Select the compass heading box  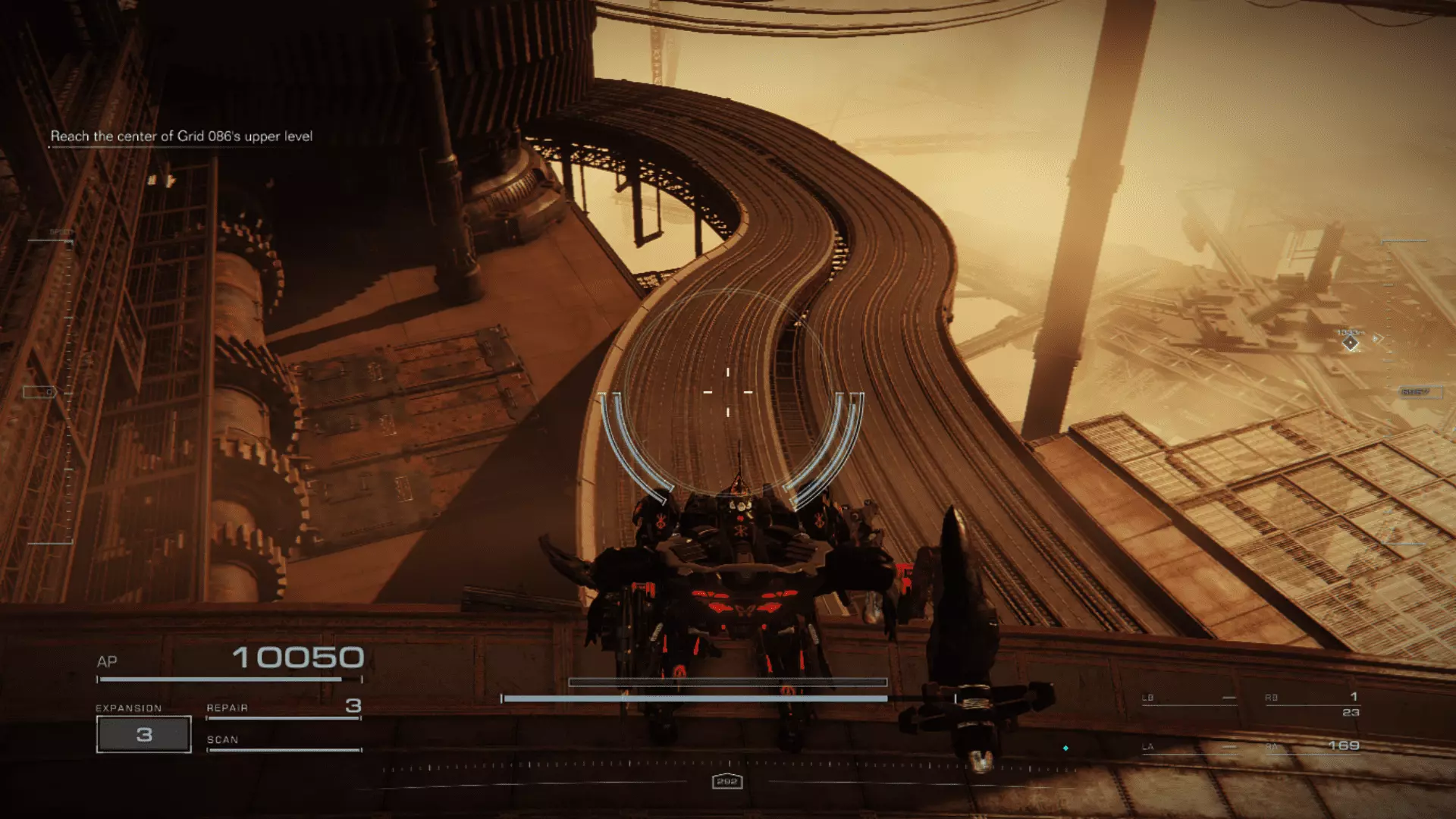coord(726,781)
